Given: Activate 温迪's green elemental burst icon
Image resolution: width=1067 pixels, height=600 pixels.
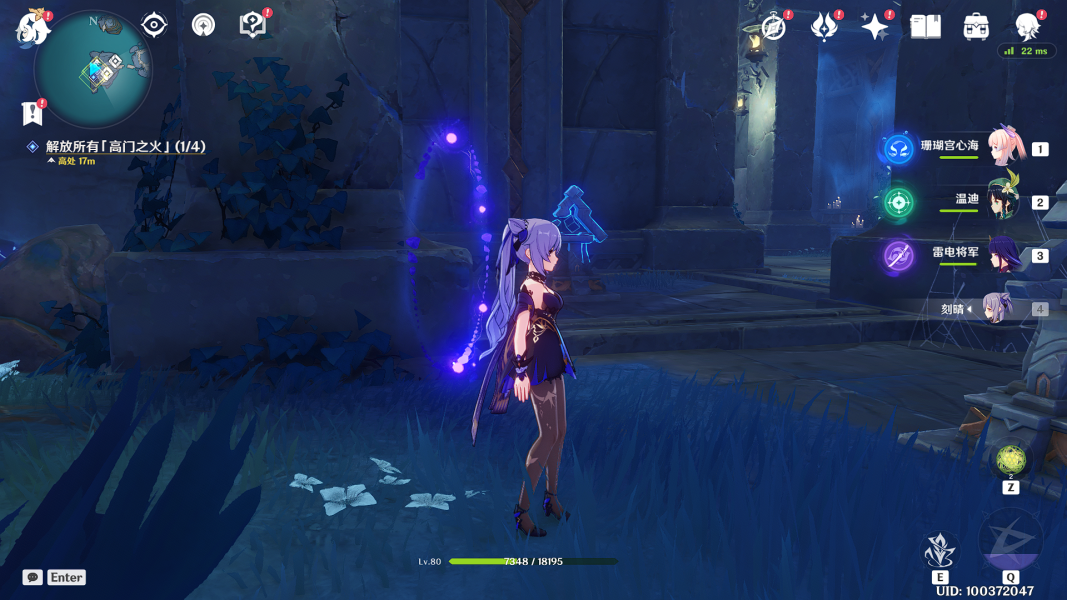Looking at the screenshot, I should [x=898, y=202].
